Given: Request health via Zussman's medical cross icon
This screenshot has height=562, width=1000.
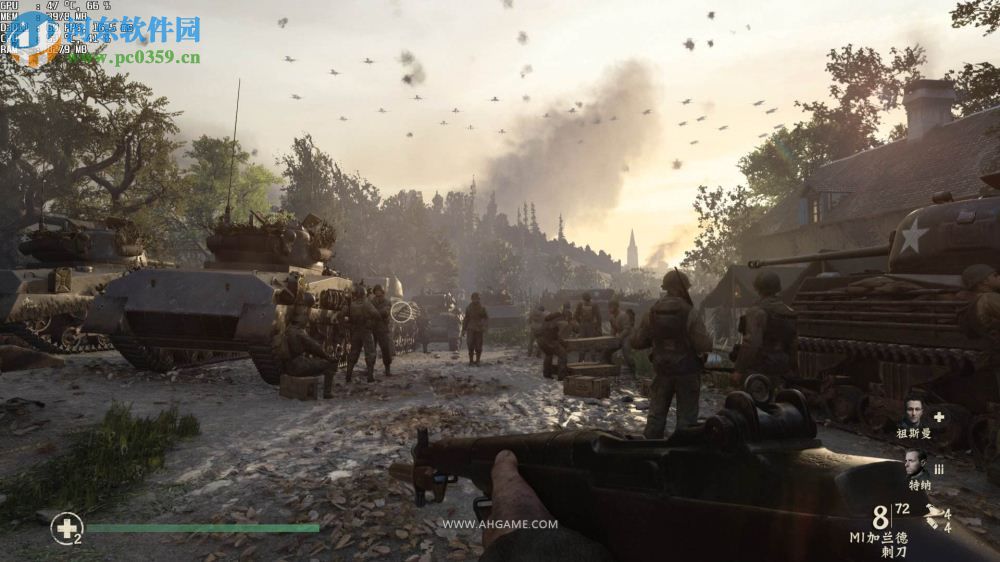Looking at the screenshot, I should (939, 416).
